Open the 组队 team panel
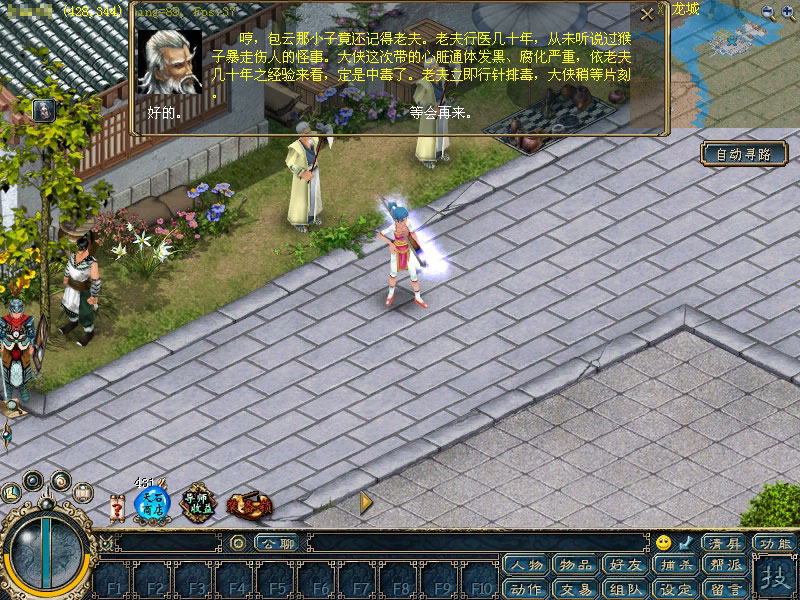The height and width of the screenshot is (600, 800). [x=625, y=588]
